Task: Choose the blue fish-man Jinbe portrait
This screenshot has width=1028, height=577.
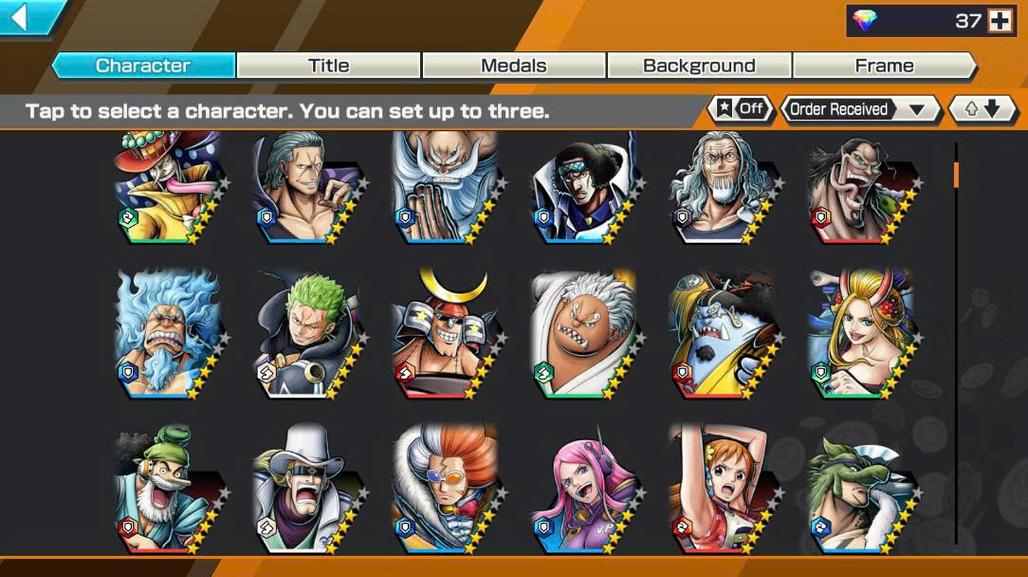Action: [720, 335]
